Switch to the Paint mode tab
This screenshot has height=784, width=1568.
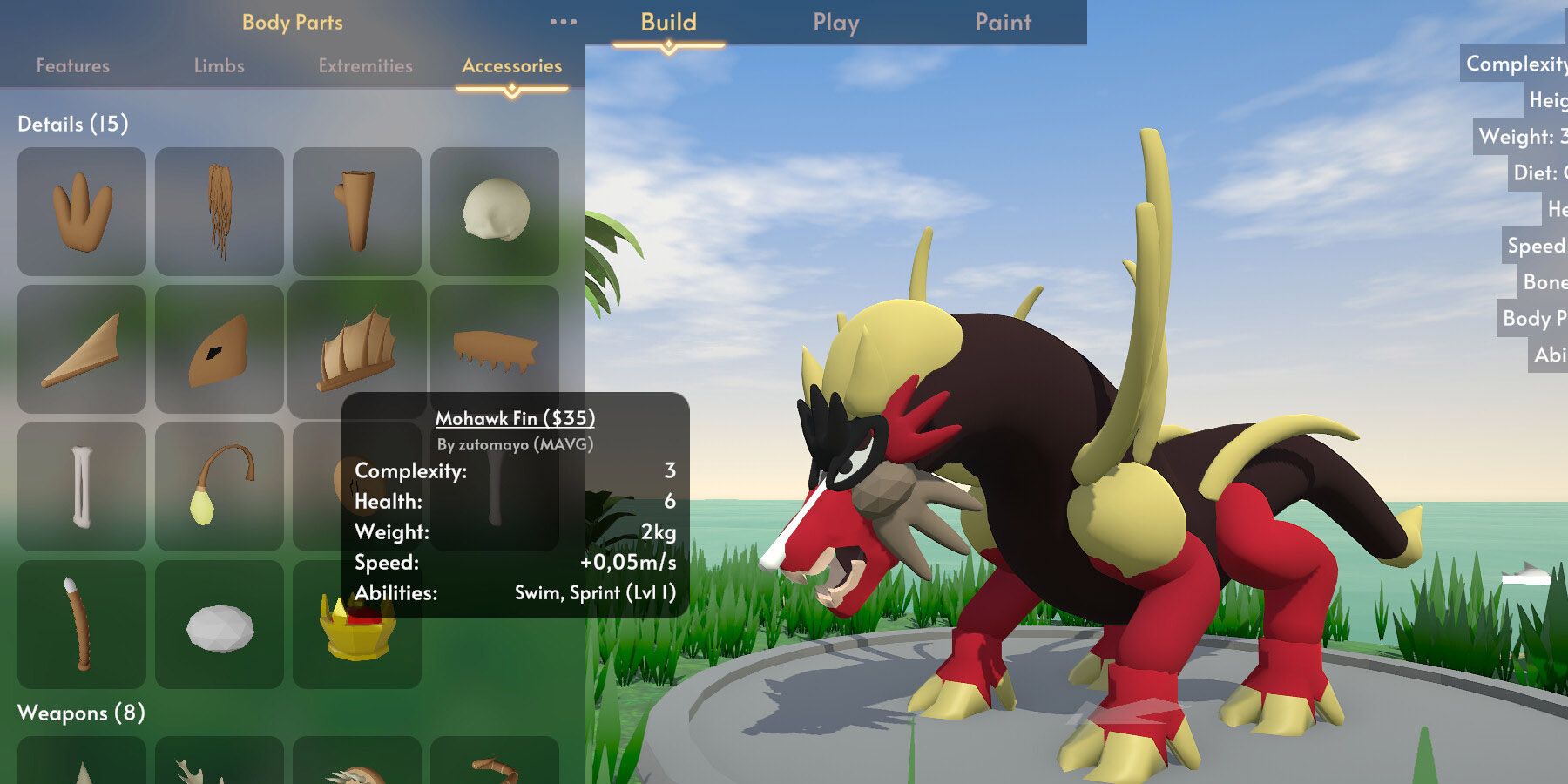[1001, 23]
